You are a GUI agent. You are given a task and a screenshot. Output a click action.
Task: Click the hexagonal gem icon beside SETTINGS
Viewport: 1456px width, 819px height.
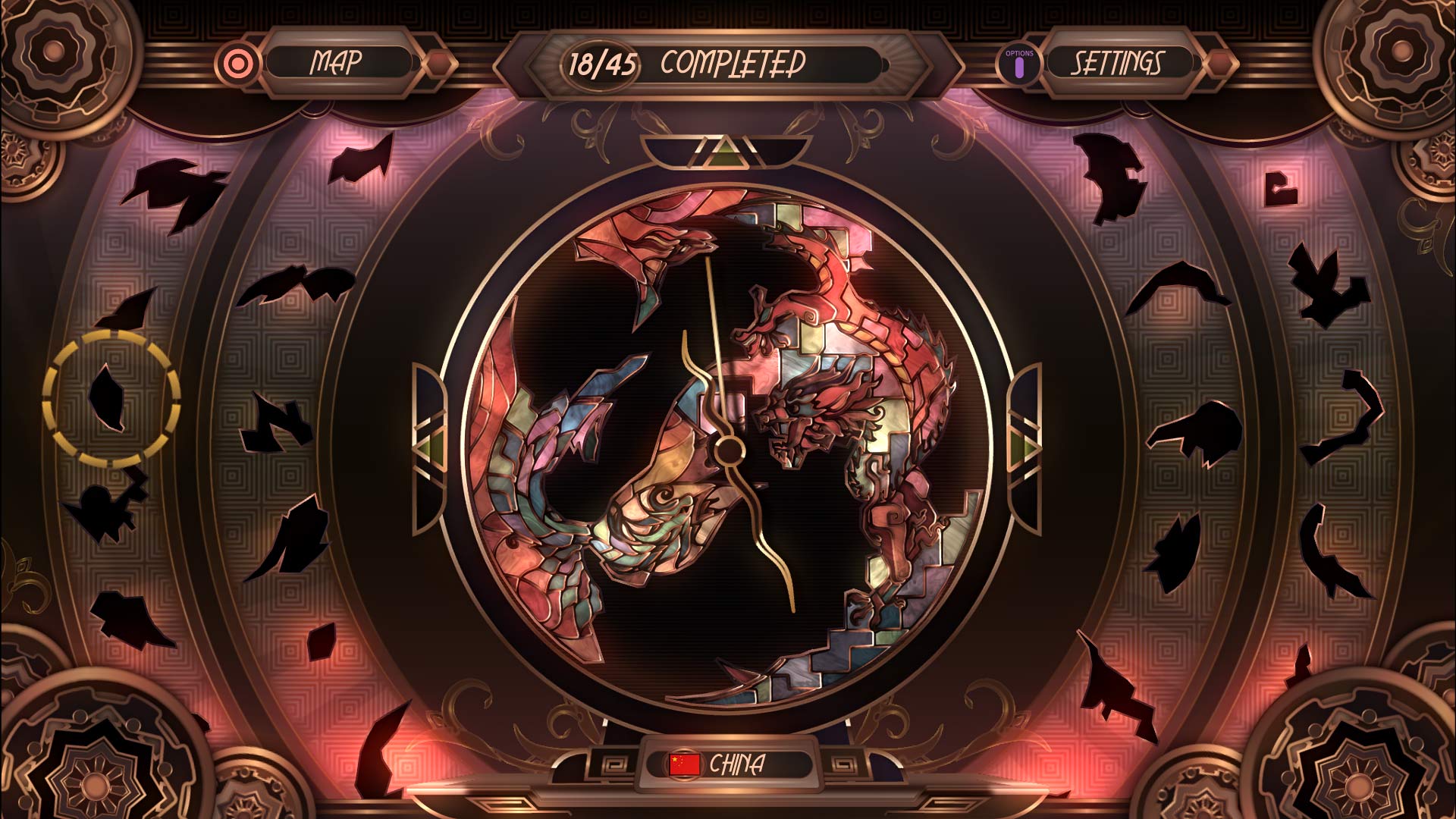click(1221, 65)
